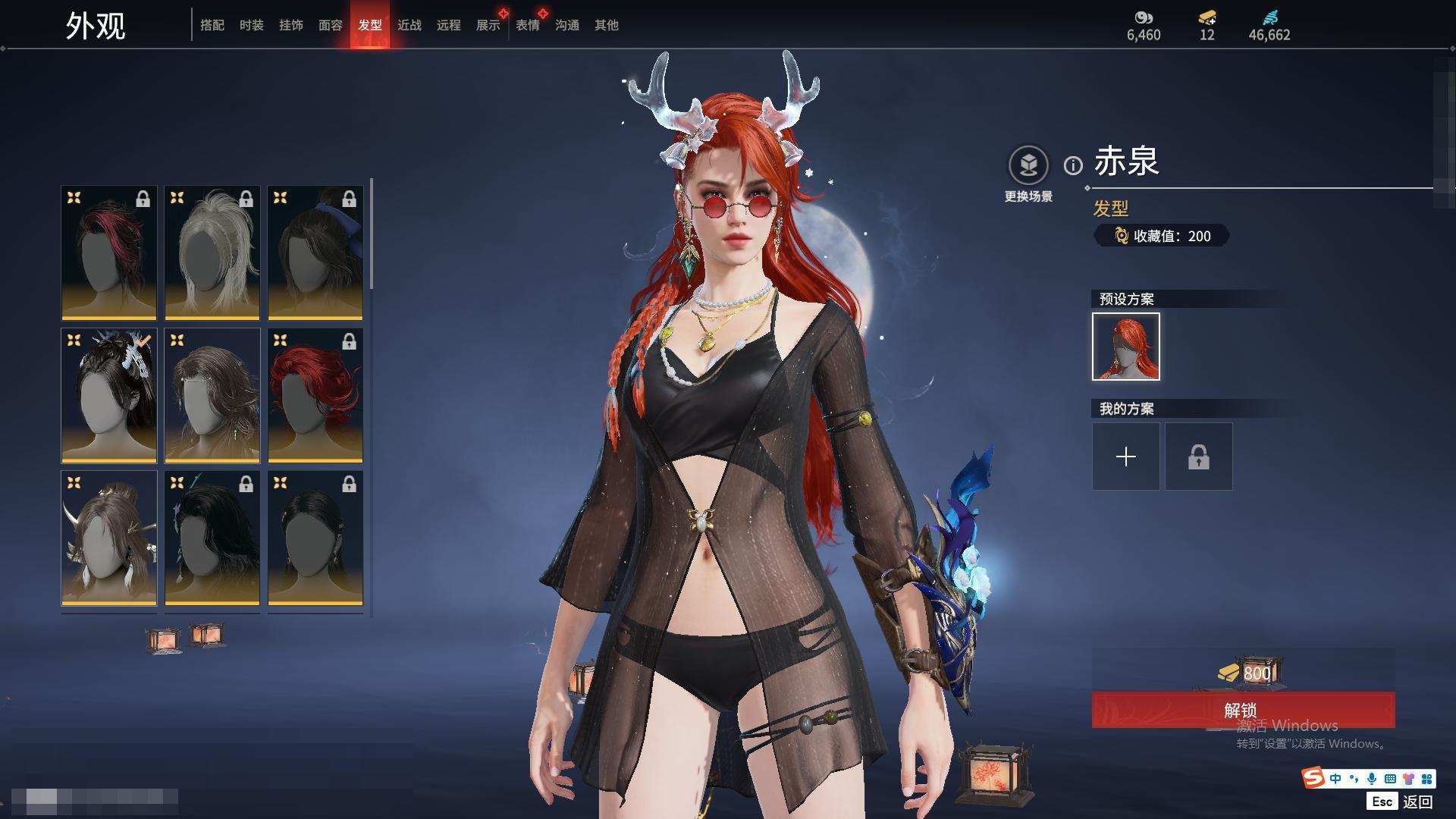Open the info icon beside 赤泉
This screenshot has height=819, width=1456.
point(1073,165)
